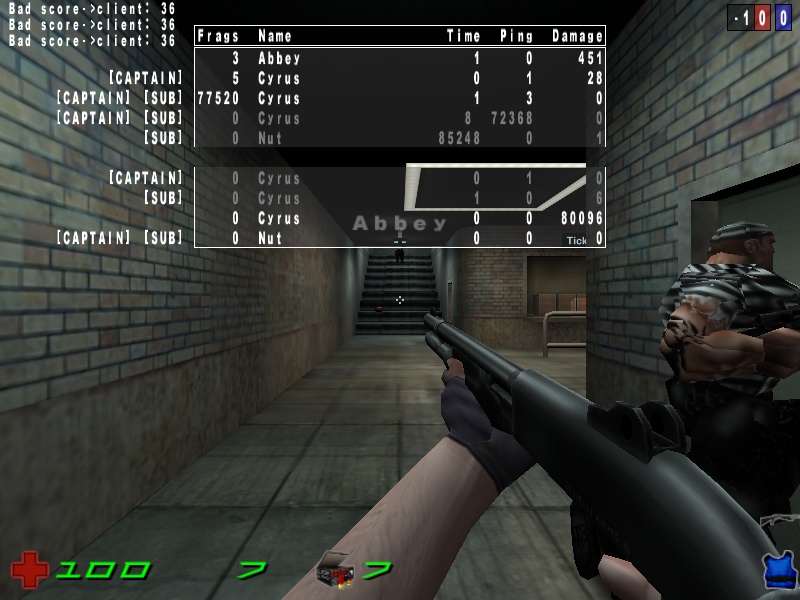Select the Nut row with 85248 time
This screenshot has height=600, width=800.
(x=400, y=138)
